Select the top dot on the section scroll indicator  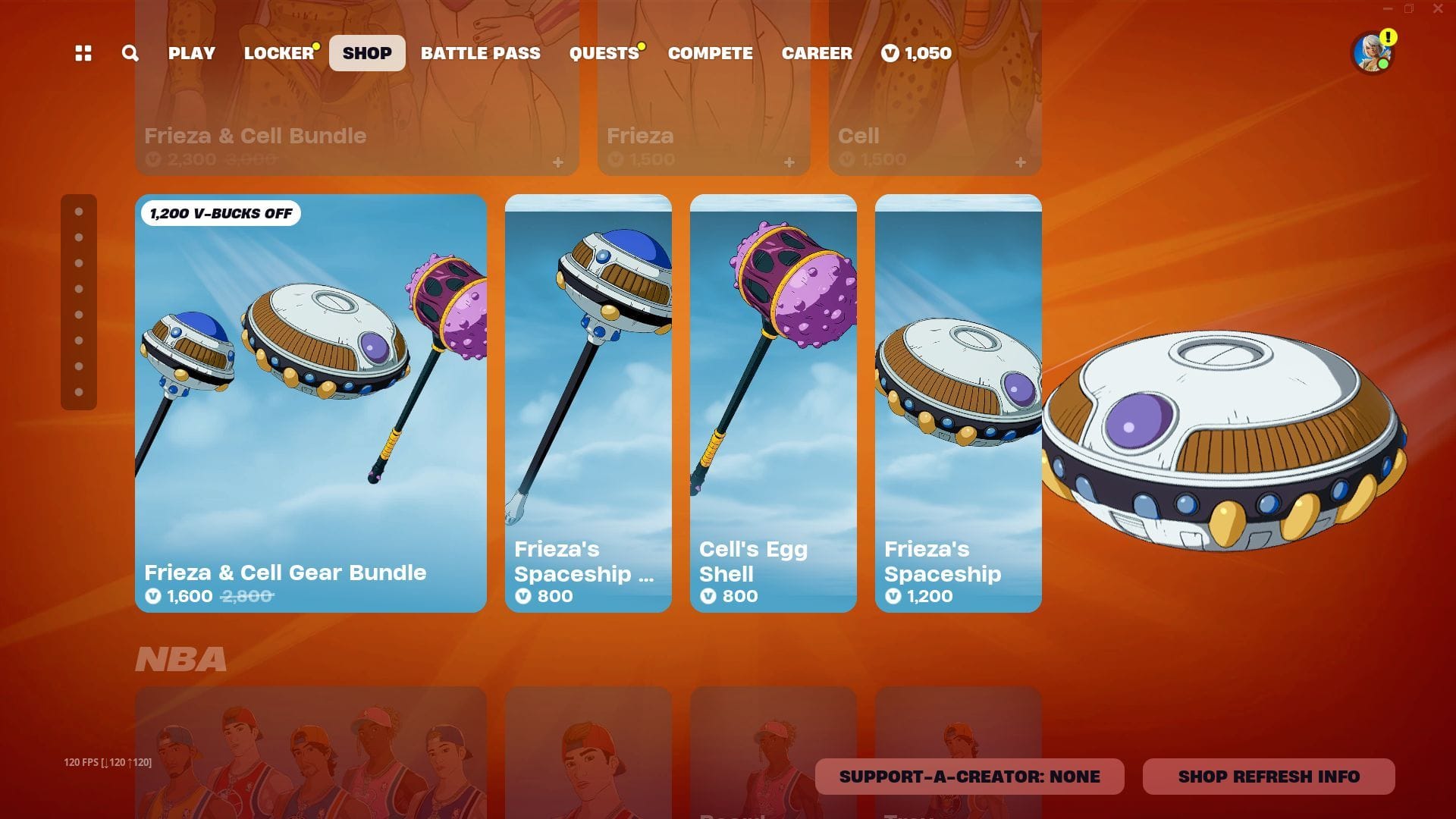(x=78, y=211)
